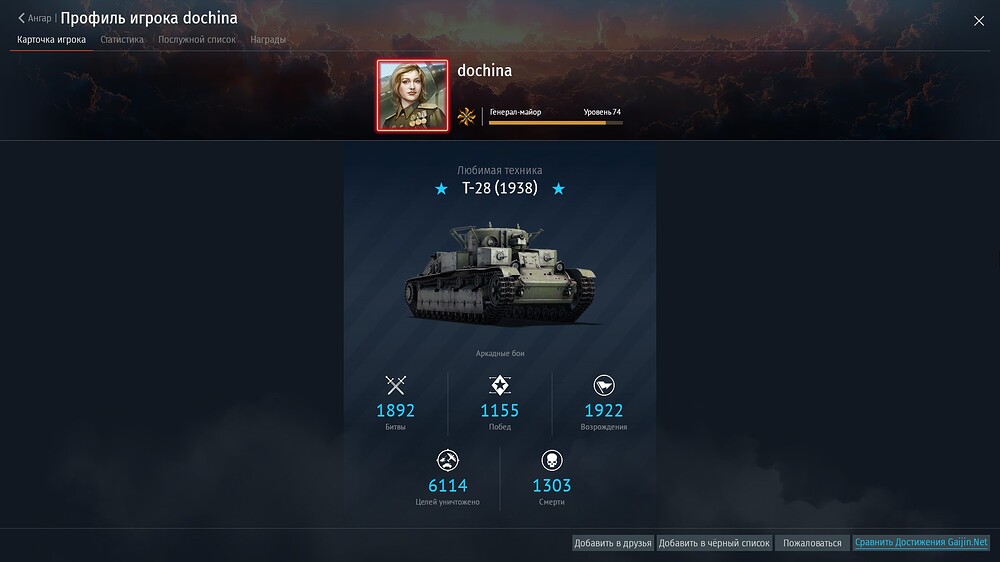
Task: Open Сравнить Достижения Gaijin.Net link
Action: (x=921, y=543)
